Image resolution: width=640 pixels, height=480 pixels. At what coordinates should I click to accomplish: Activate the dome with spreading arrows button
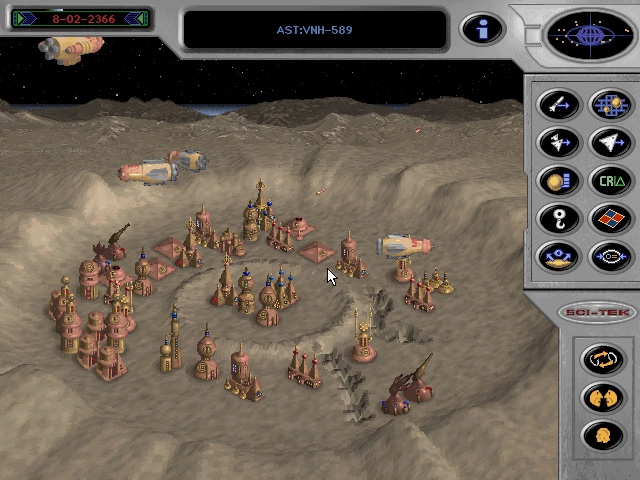559,256
